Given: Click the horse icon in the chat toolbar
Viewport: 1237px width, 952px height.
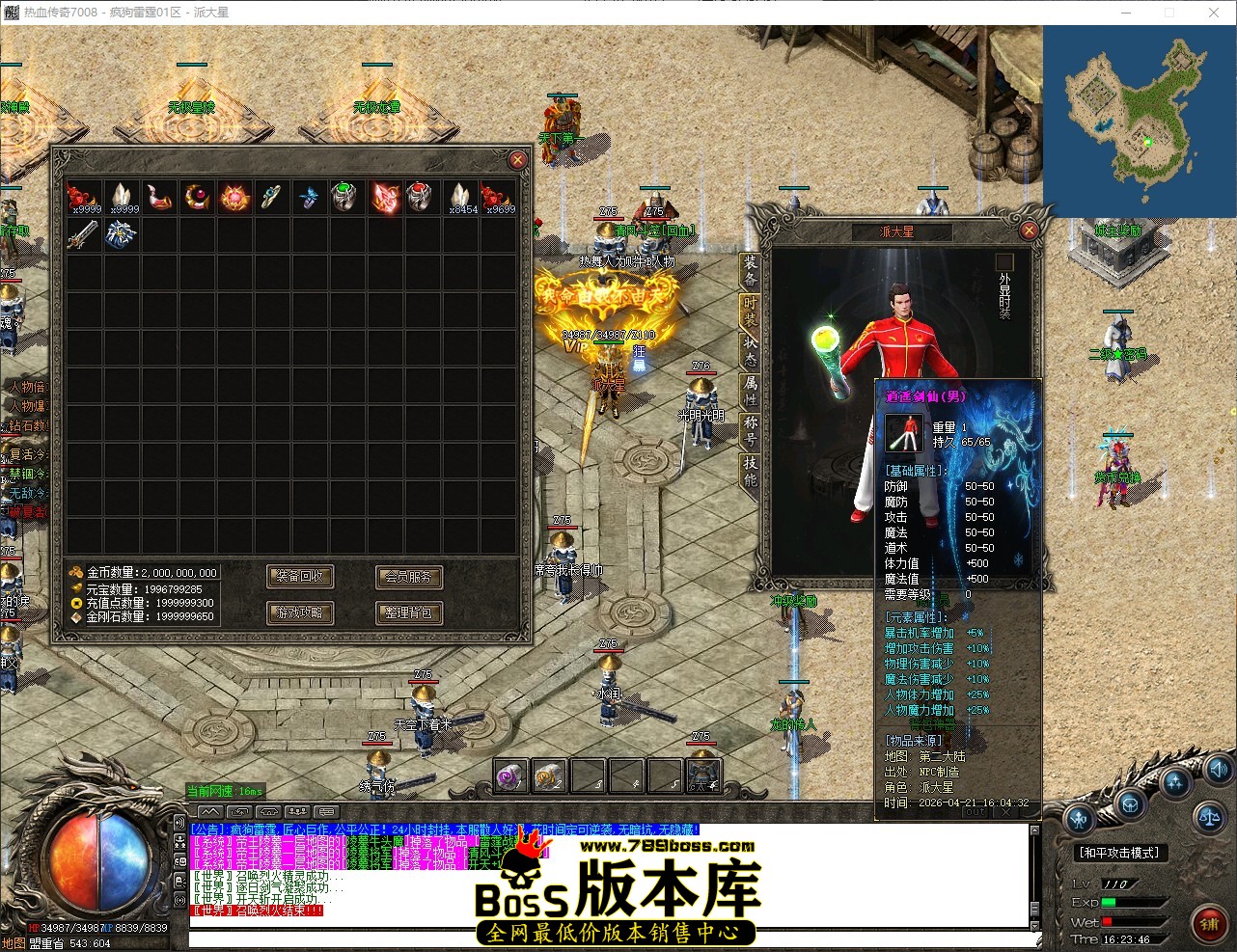Looking at the screenshot, I should point(268,813).
